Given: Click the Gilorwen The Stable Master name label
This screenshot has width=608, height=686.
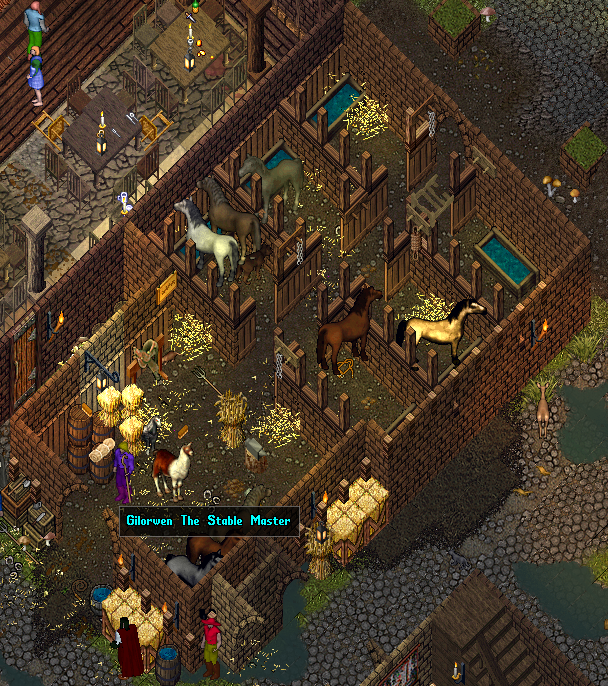Looking at the screenshot, I should click(x=209, y=521).
